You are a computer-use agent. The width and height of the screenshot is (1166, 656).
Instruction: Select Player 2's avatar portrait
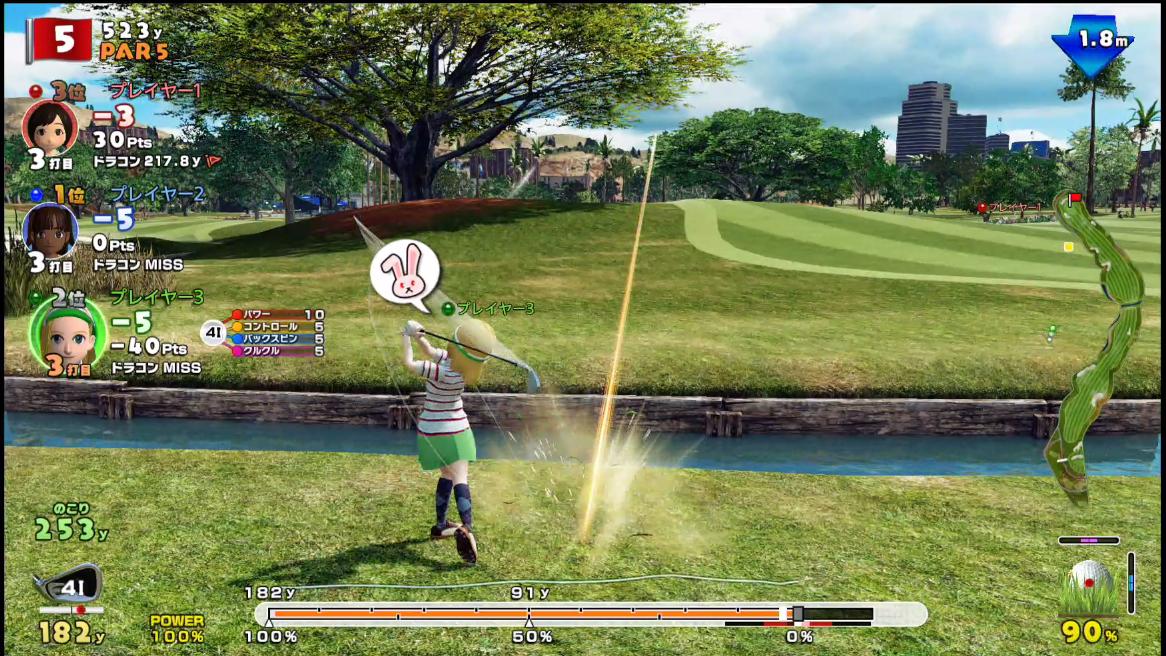tap(50, 231)
